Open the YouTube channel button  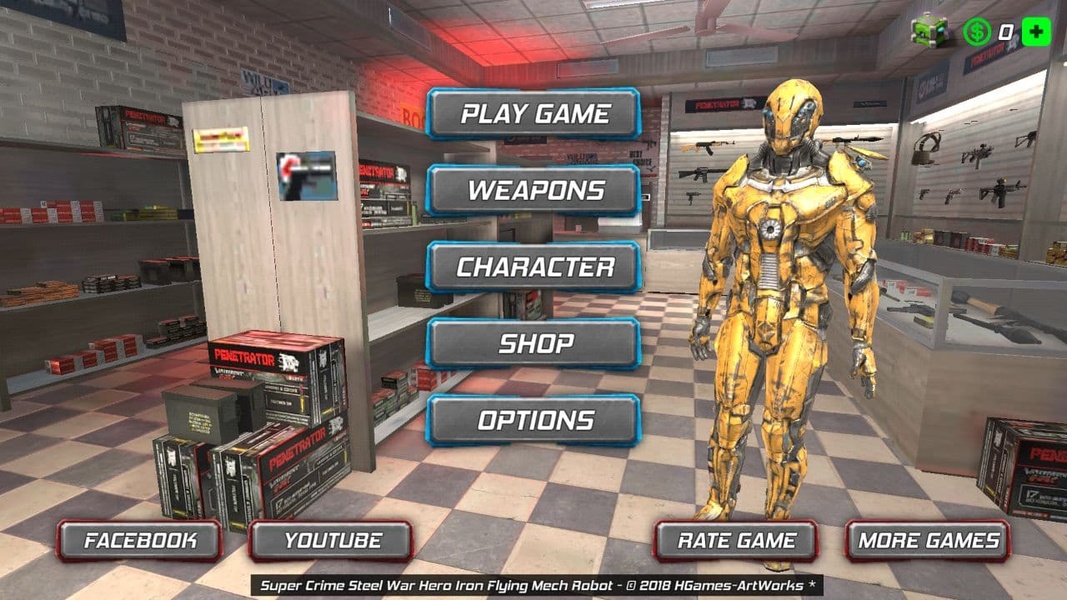[332, 541]
